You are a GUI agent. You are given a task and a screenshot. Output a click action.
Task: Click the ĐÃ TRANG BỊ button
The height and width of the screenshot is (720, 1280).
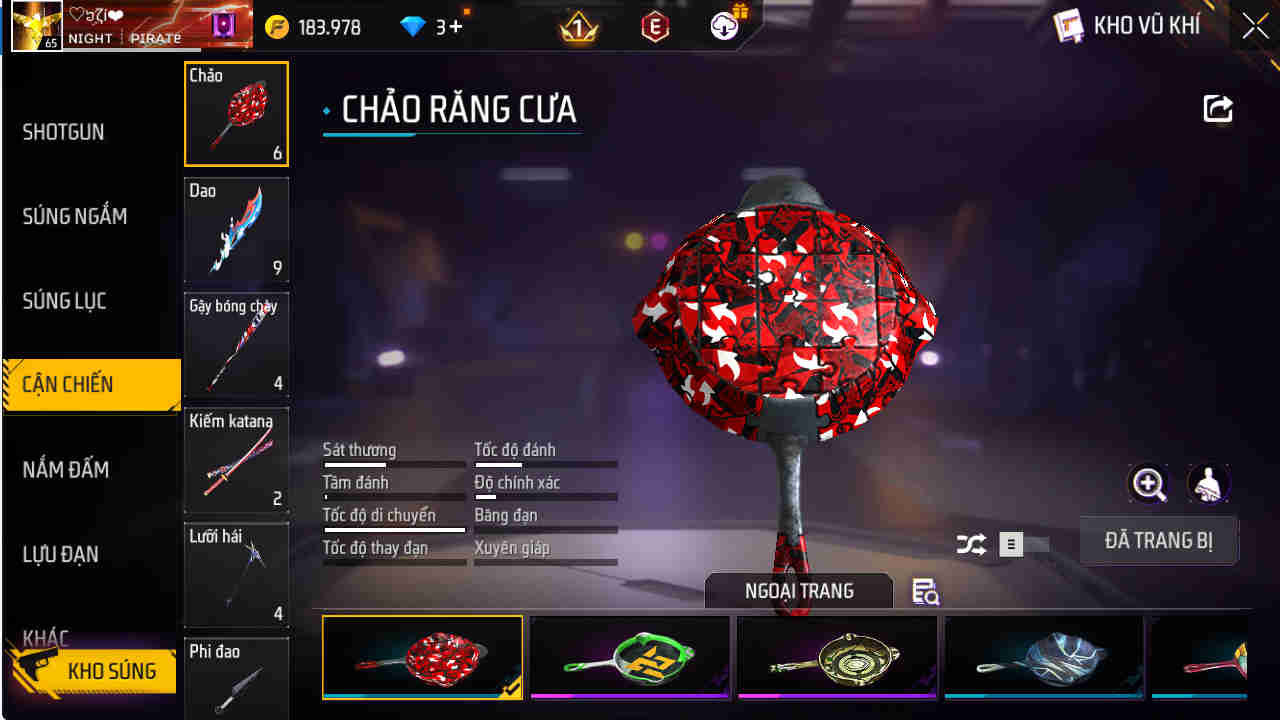click(x=1159, y=539)
